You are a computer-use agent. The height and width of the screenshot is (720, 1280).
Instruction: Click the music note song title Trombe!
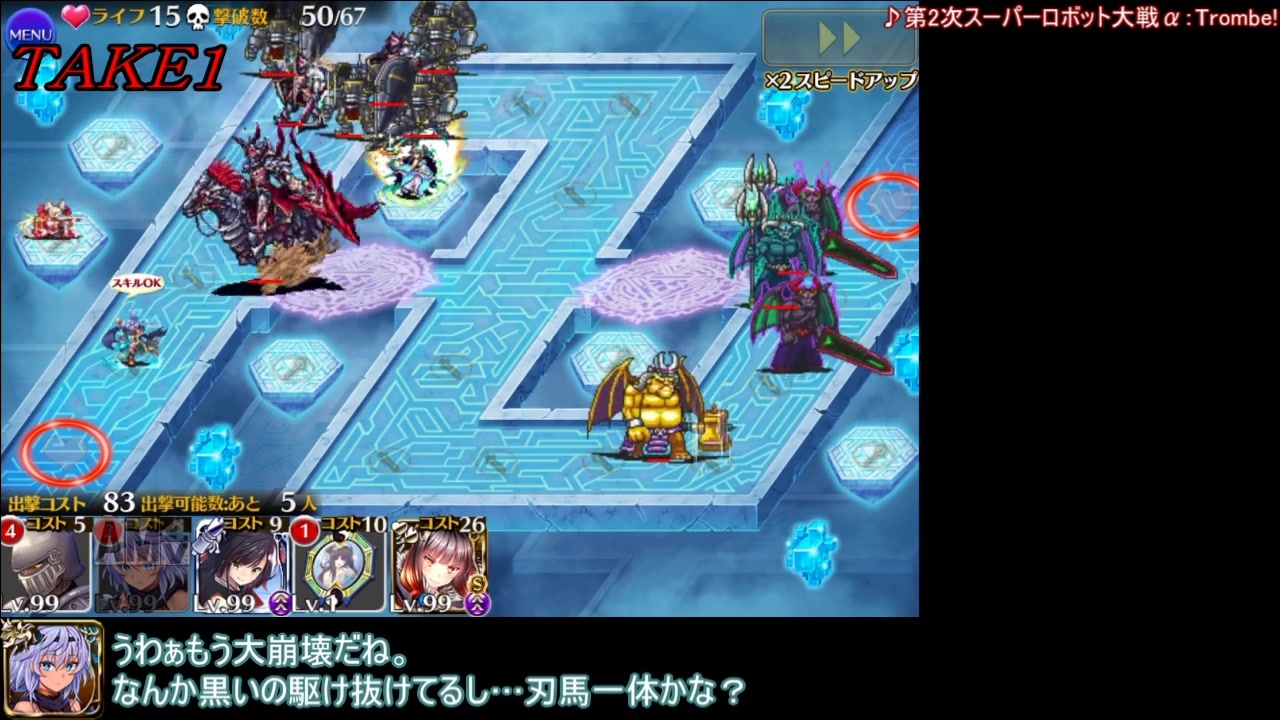point(1080,15)
